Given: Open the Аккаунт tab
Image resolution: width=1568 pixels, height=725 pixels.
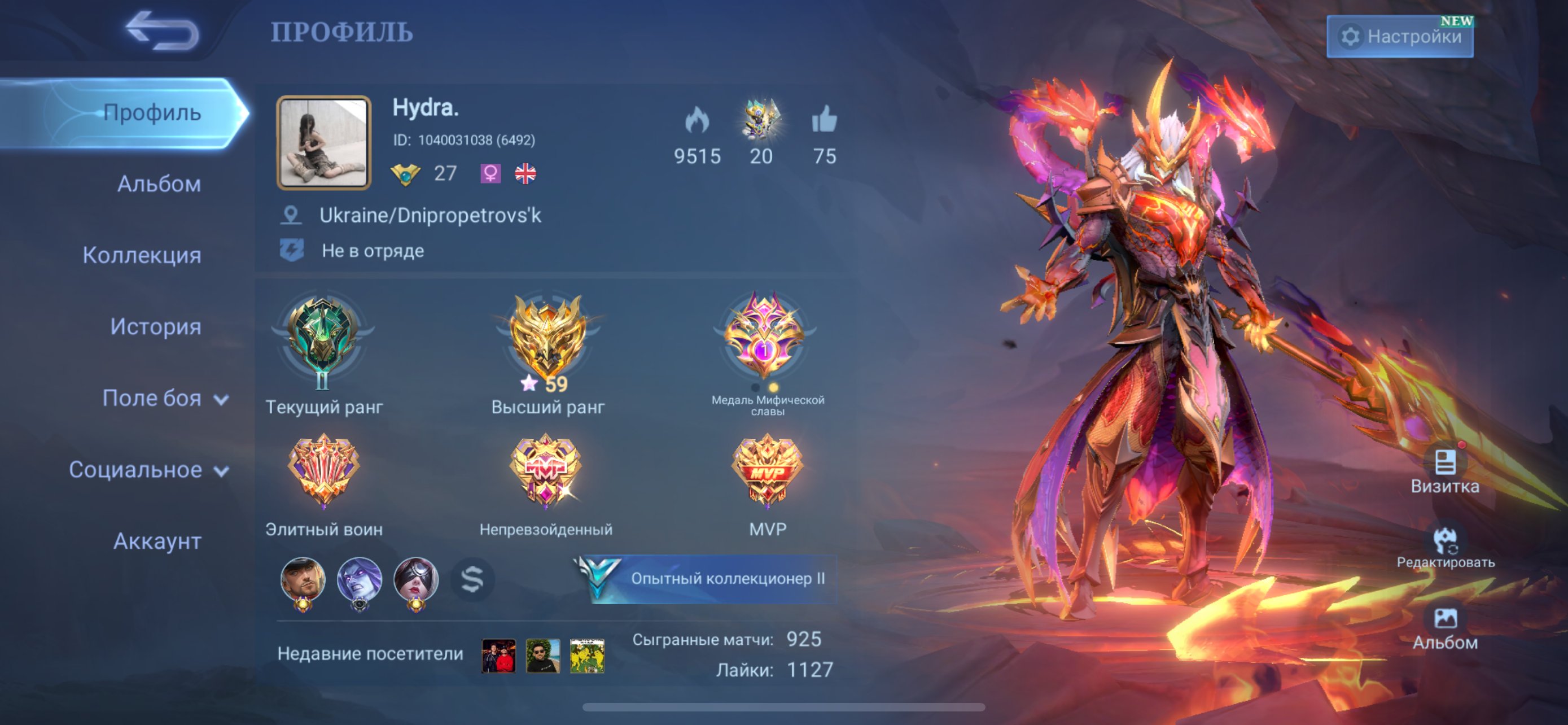Looking at the screenshot, I should 157,541.
